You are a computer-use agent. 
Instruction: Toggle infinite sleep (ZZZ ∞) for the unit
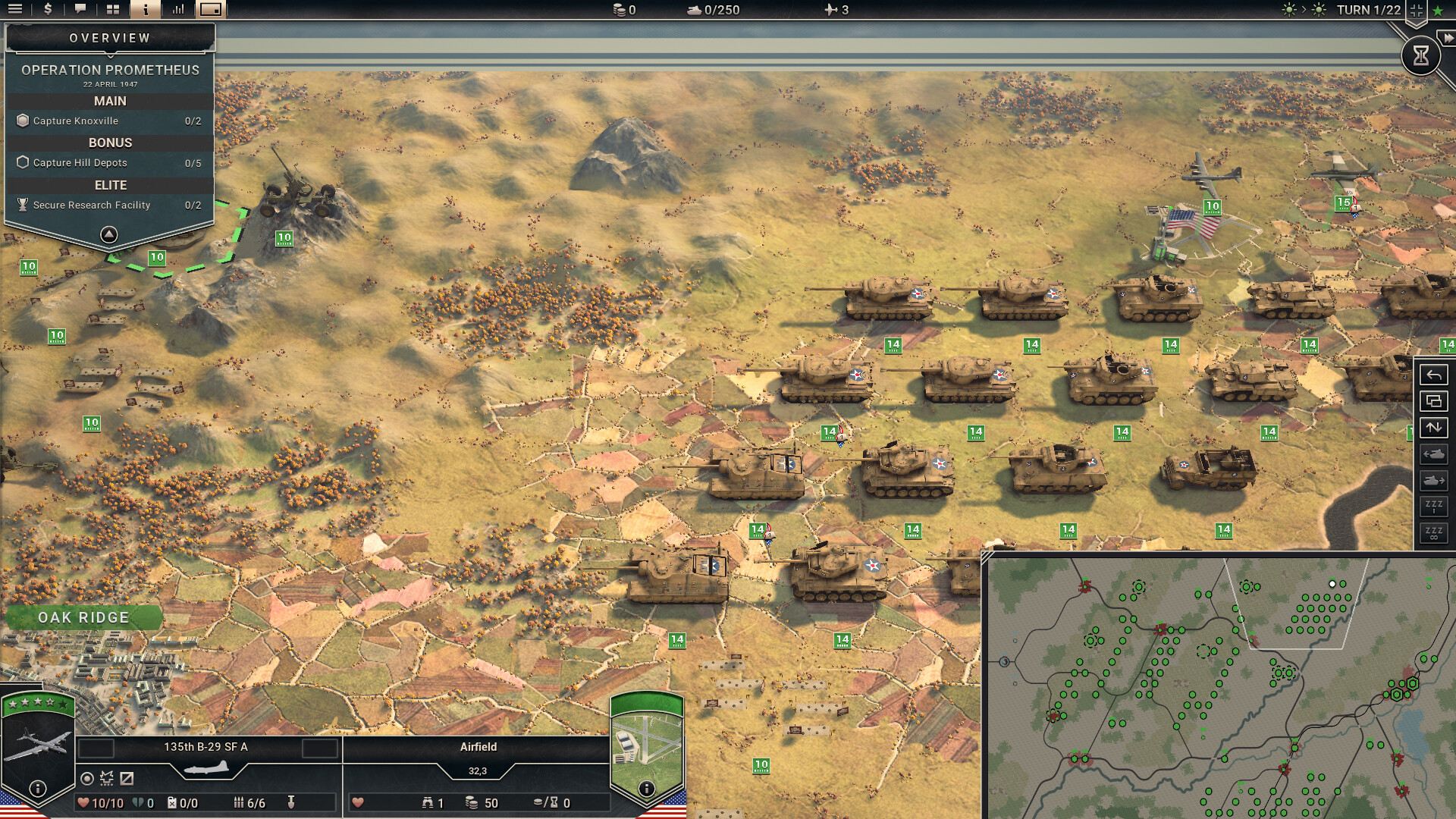tap(1434, 529)
